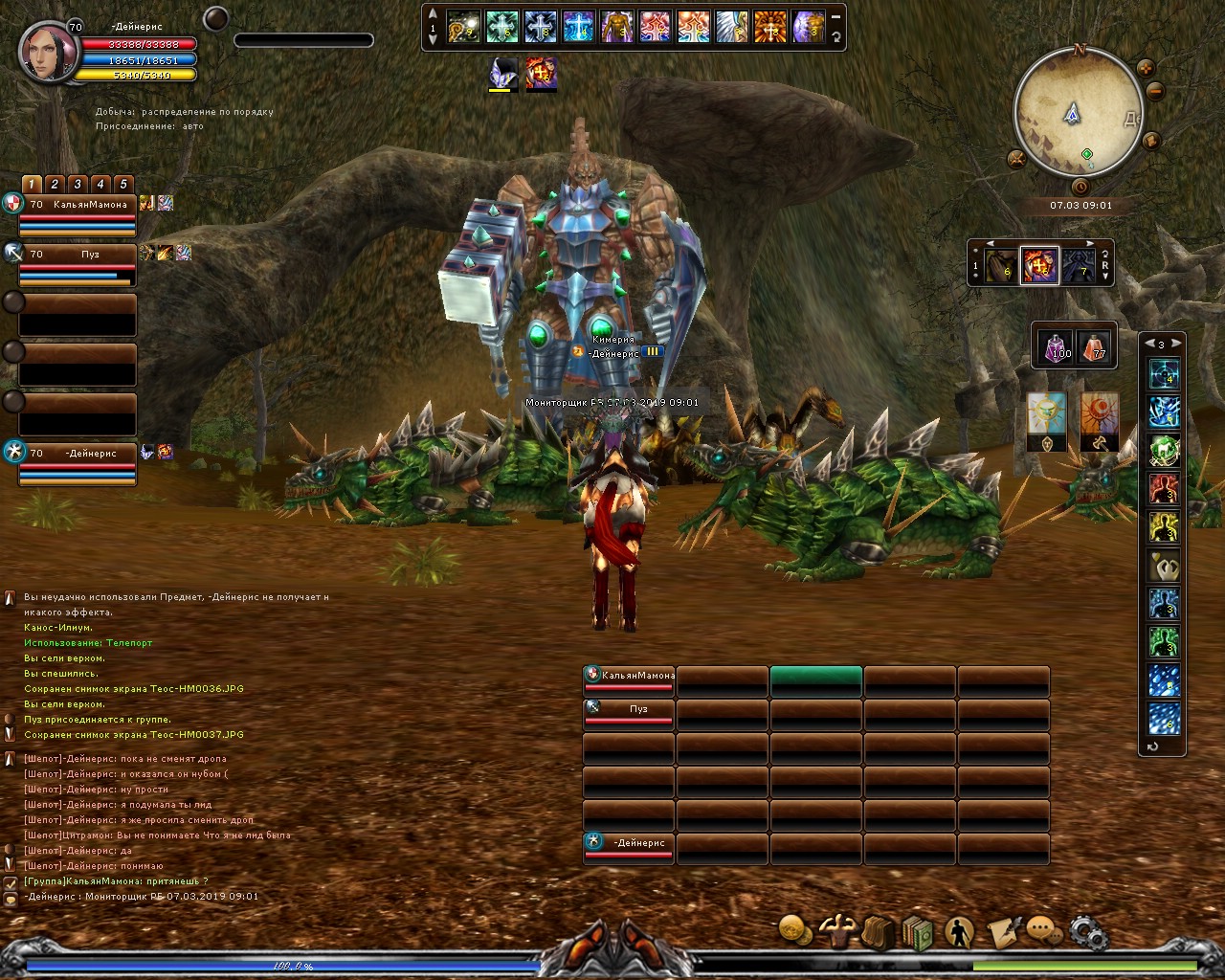Open the settings gears icon
This screenshot has width=1225, height=980.
1087,930
